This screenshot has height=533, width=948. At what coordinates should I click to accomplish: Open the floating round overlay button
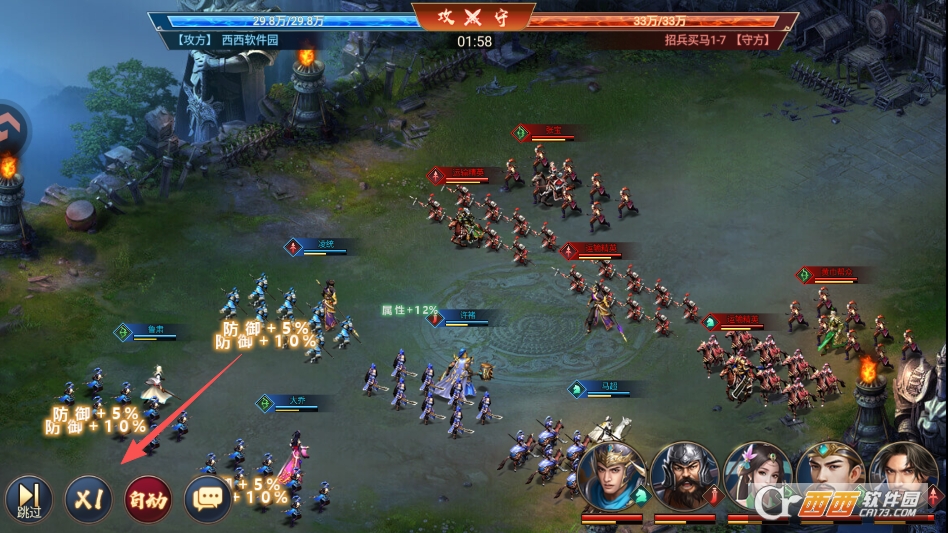pos(12,128)
